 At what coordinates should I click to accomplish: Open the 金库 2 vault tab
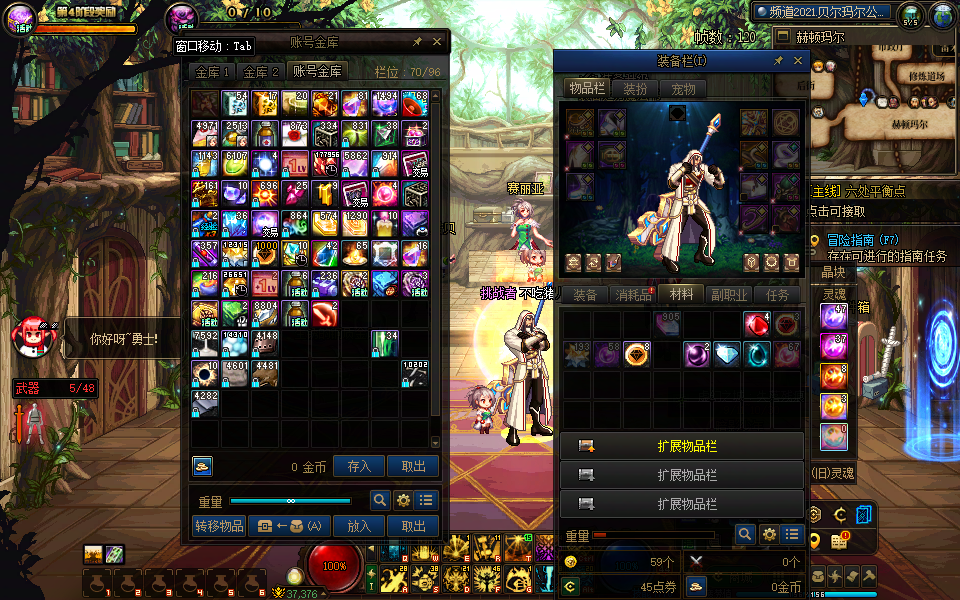tap(260, 72)
